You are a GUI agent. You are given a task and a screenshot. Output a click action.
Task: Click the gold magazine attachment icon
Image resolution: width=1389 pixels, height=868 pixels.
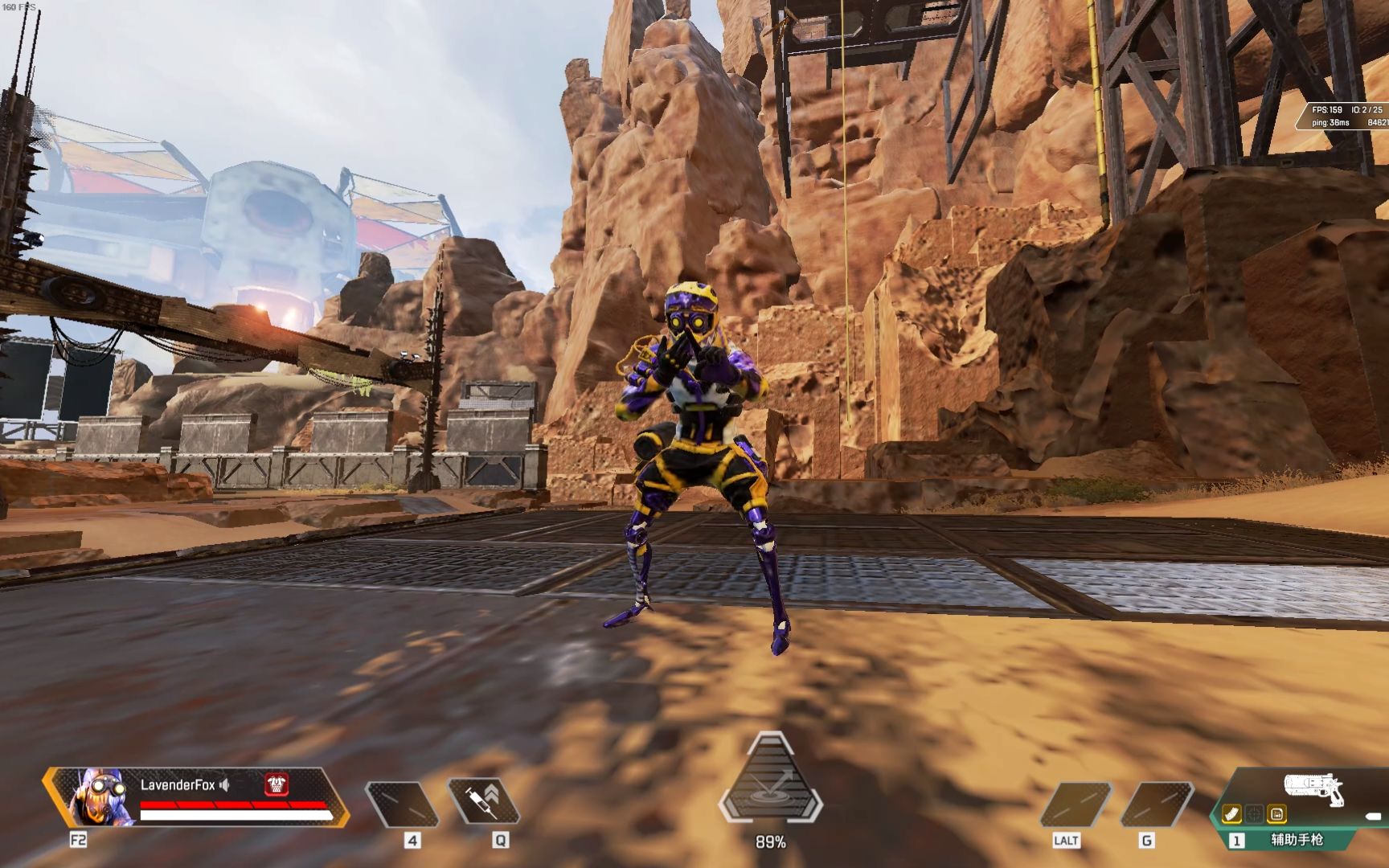[x=1232, y=814]
